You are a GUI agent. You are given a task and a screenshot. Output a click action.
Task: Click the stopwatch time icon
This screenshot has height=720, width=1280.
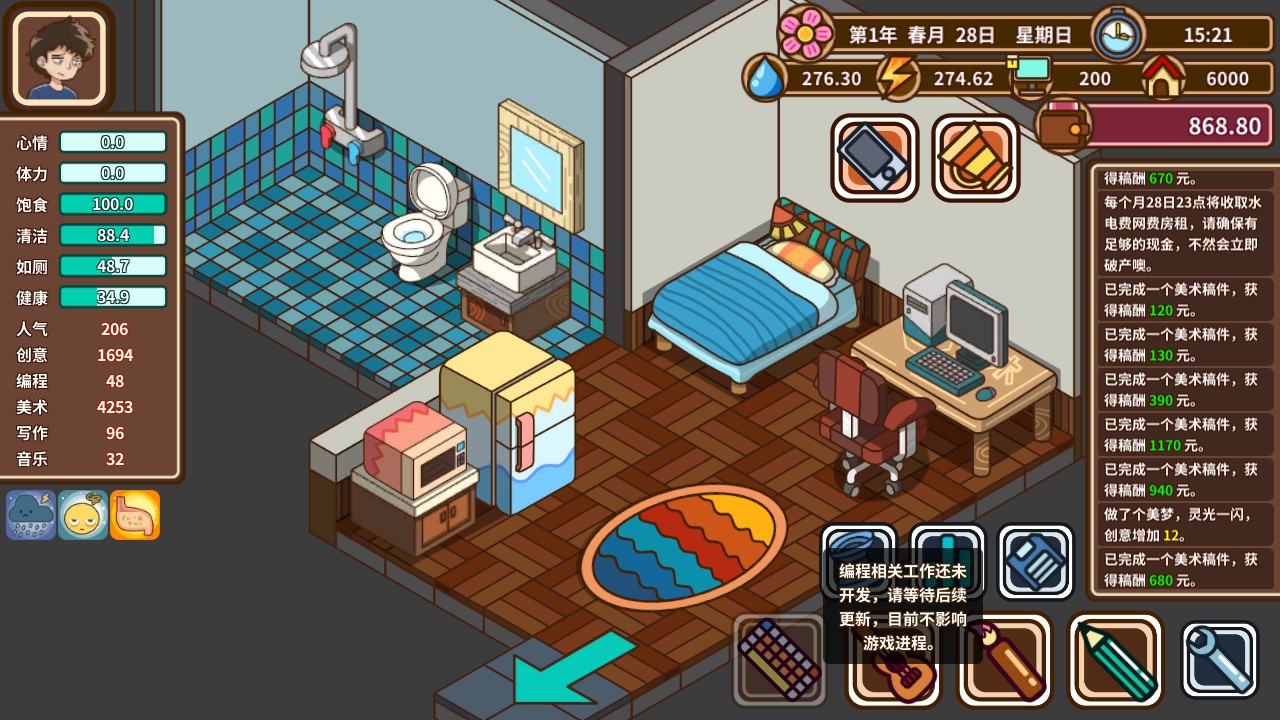point(1118,35)
